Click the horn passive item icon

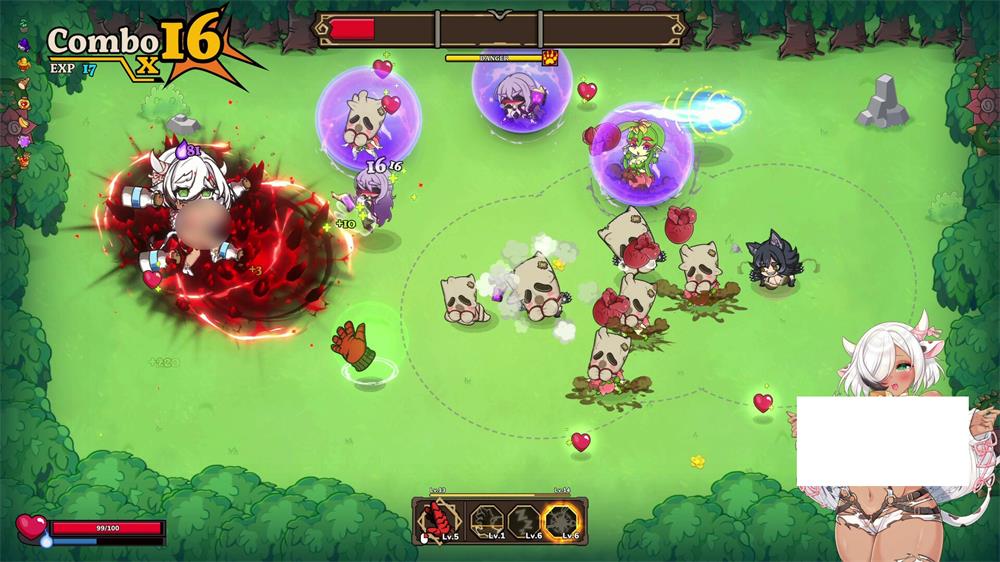(x=23, y=82)
